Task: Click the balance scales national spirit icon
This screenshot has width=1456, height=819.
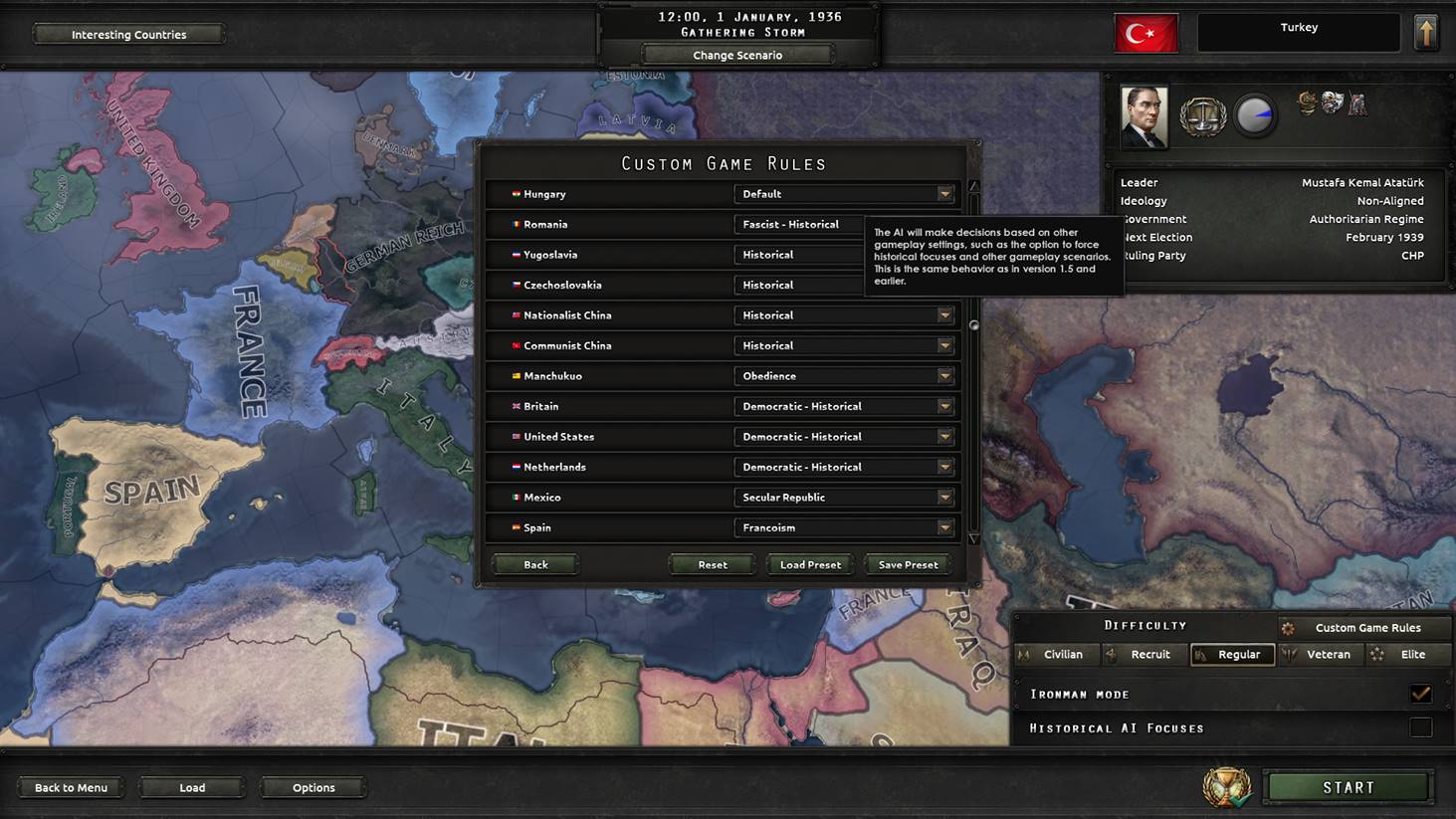Action: pos(1202,115)
